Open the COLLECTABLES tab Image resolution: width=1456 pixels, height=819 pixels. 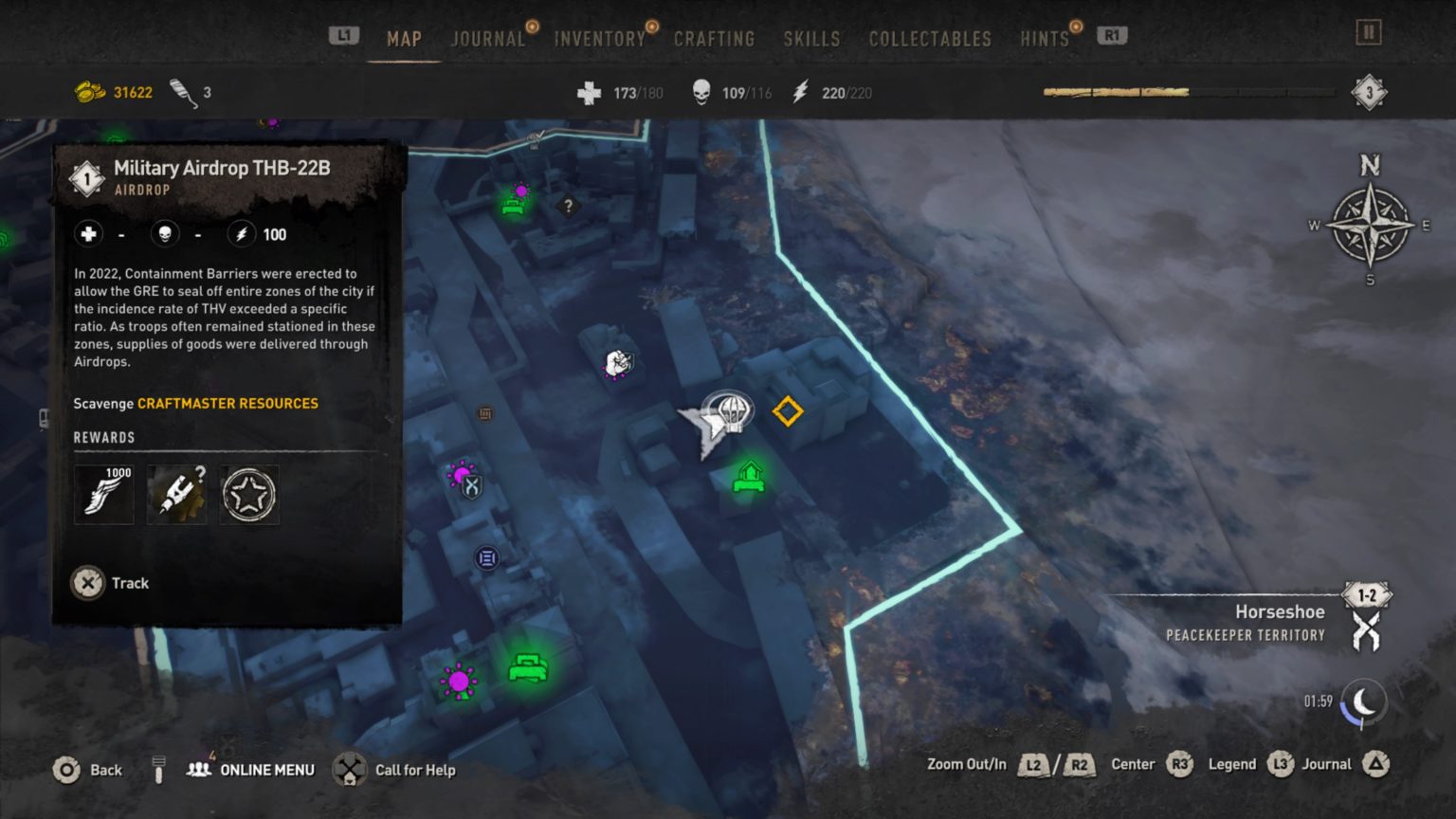click(x=929, y=39)
